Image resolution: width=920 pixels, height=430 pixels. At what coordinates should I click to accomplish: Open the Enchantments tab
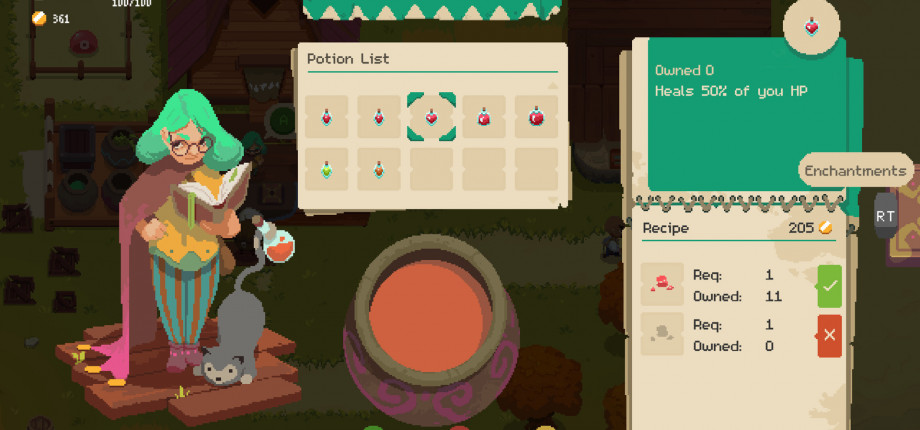click(x=855, y=171)
